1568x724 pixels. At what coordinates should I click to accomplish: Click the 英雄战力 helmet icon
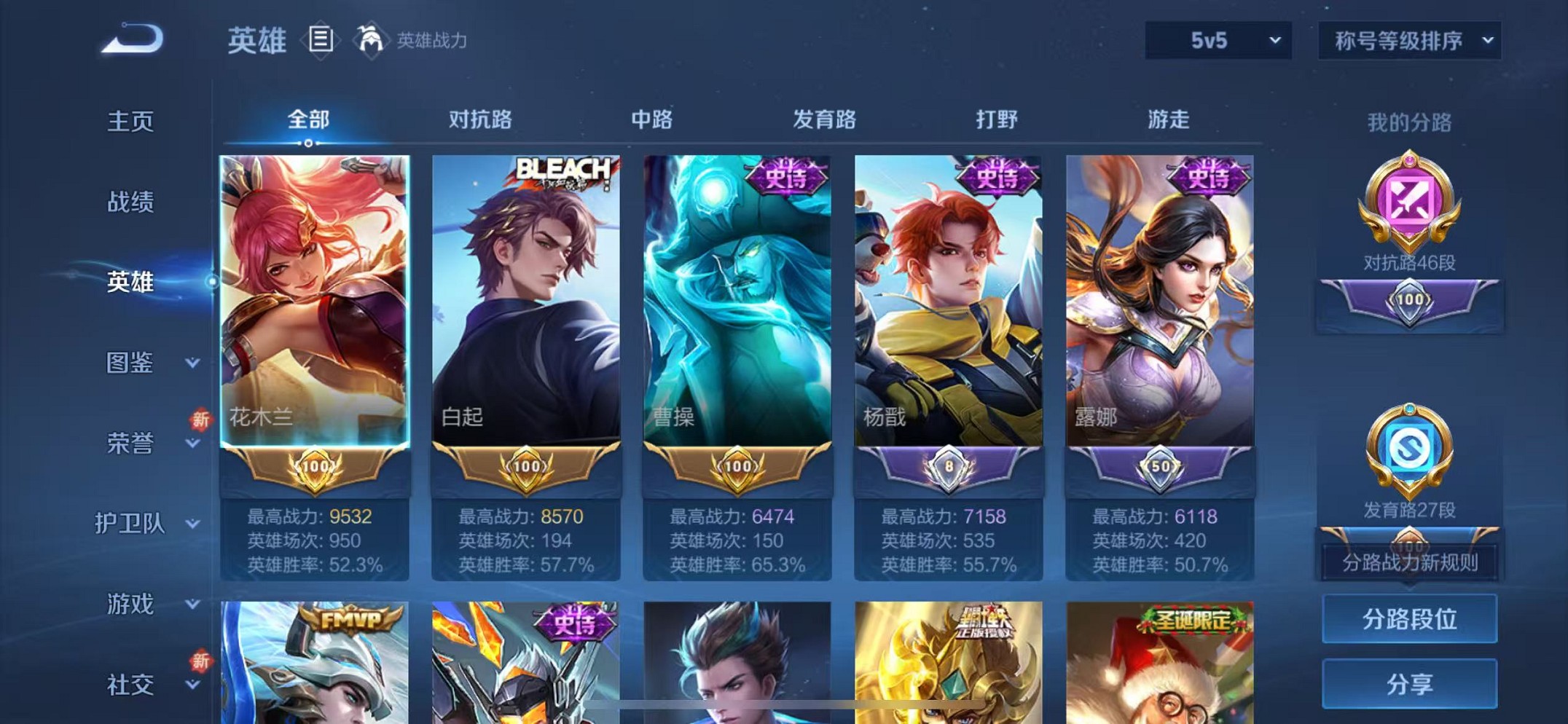click(x=372, y=40)
